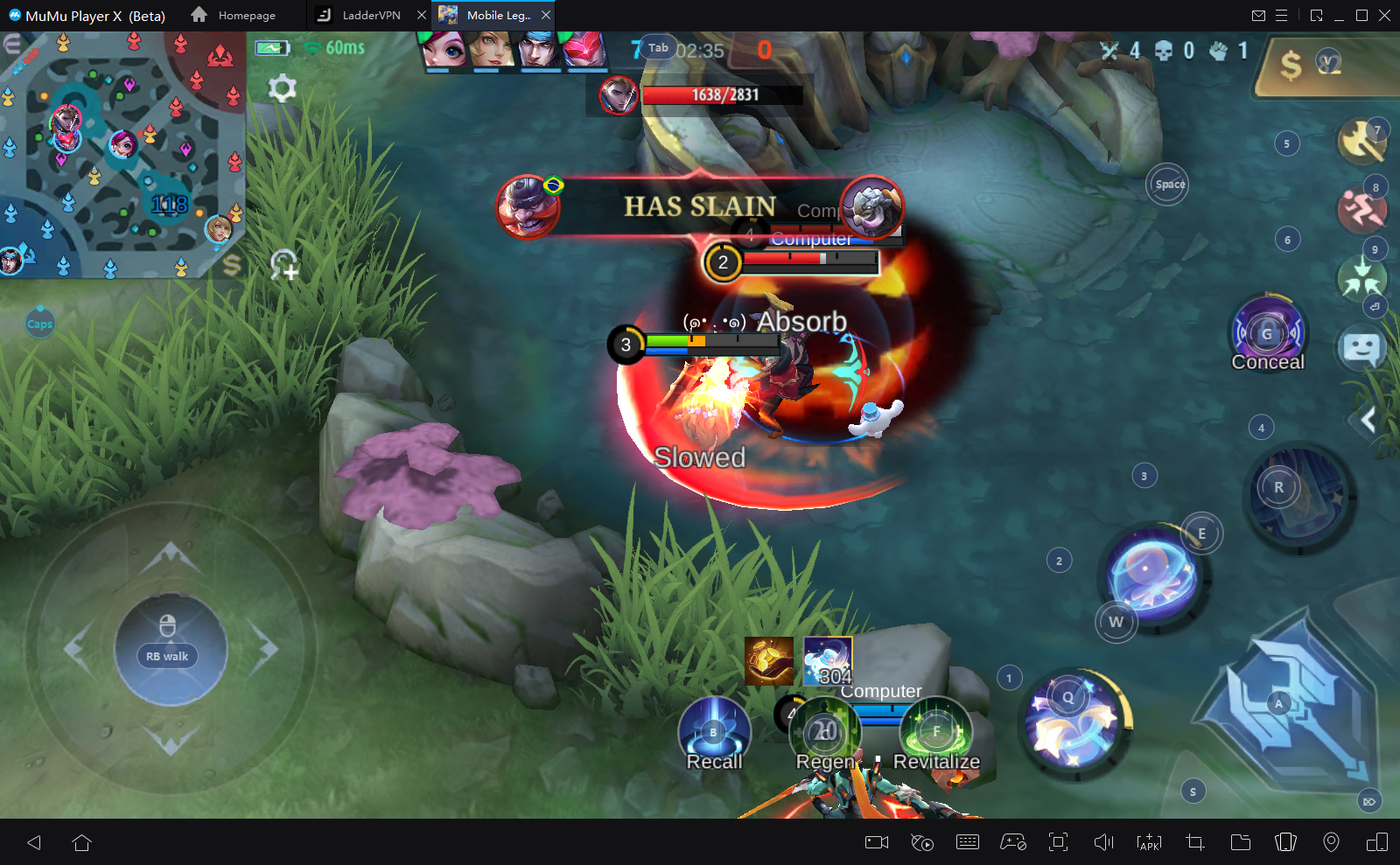Close the Mobile Legends emulator tab
Image resolution: width=1400 pixels, height=865 pixels.
[x=546, y=15]
